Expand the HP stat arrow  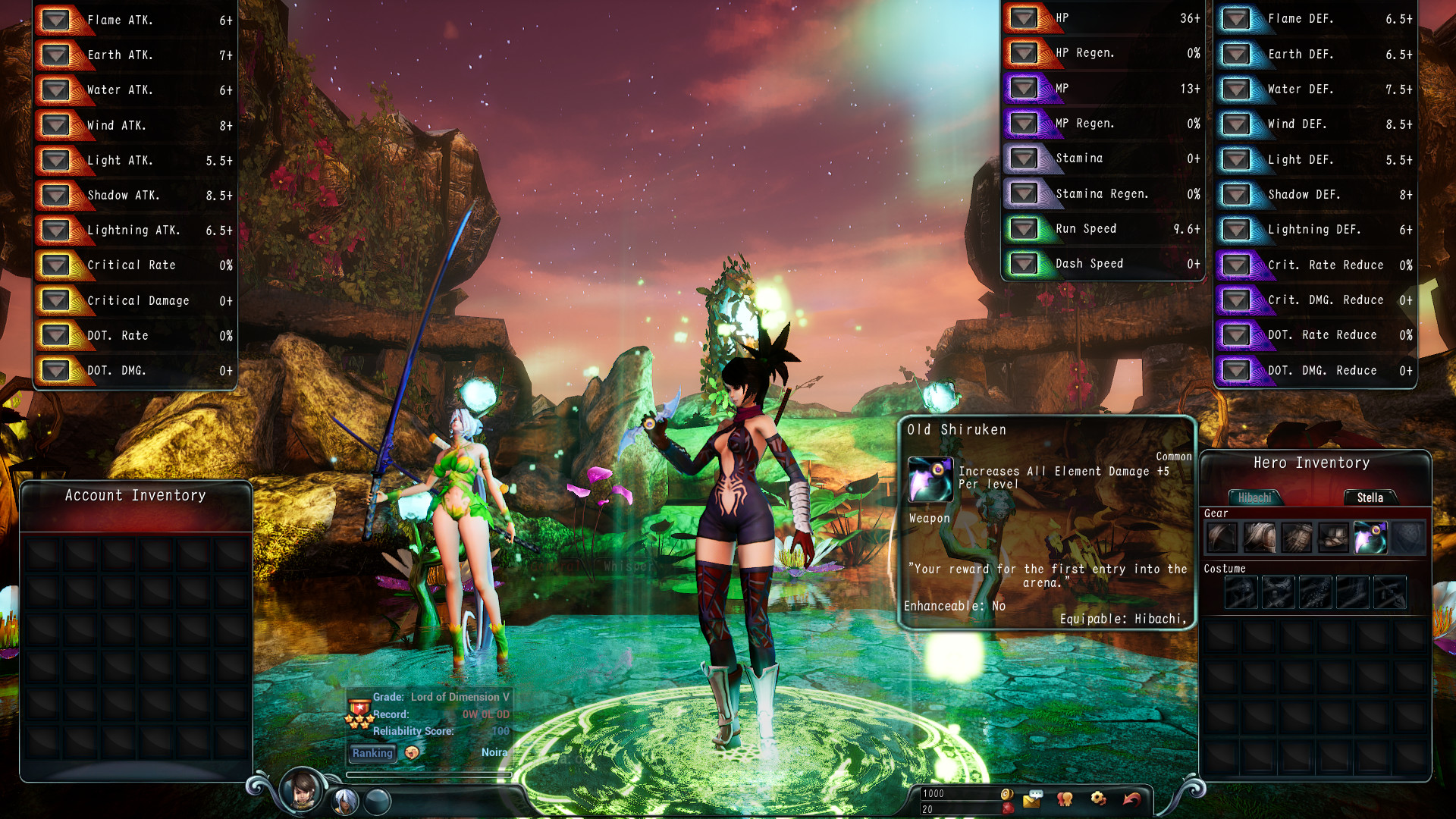(1025, 17)
